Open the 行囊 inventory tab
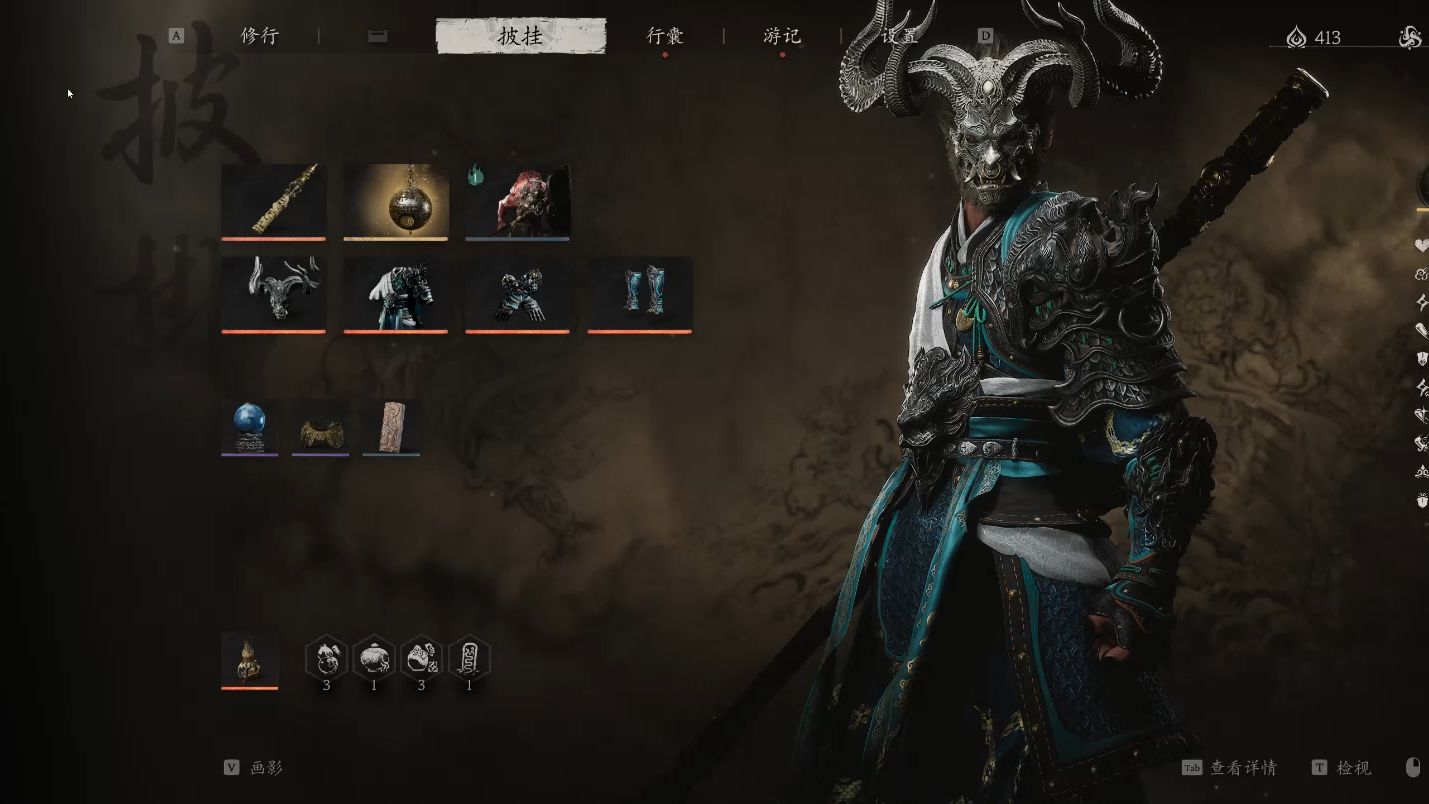Viewport: 1429px width, 804px height. point(665,36)
